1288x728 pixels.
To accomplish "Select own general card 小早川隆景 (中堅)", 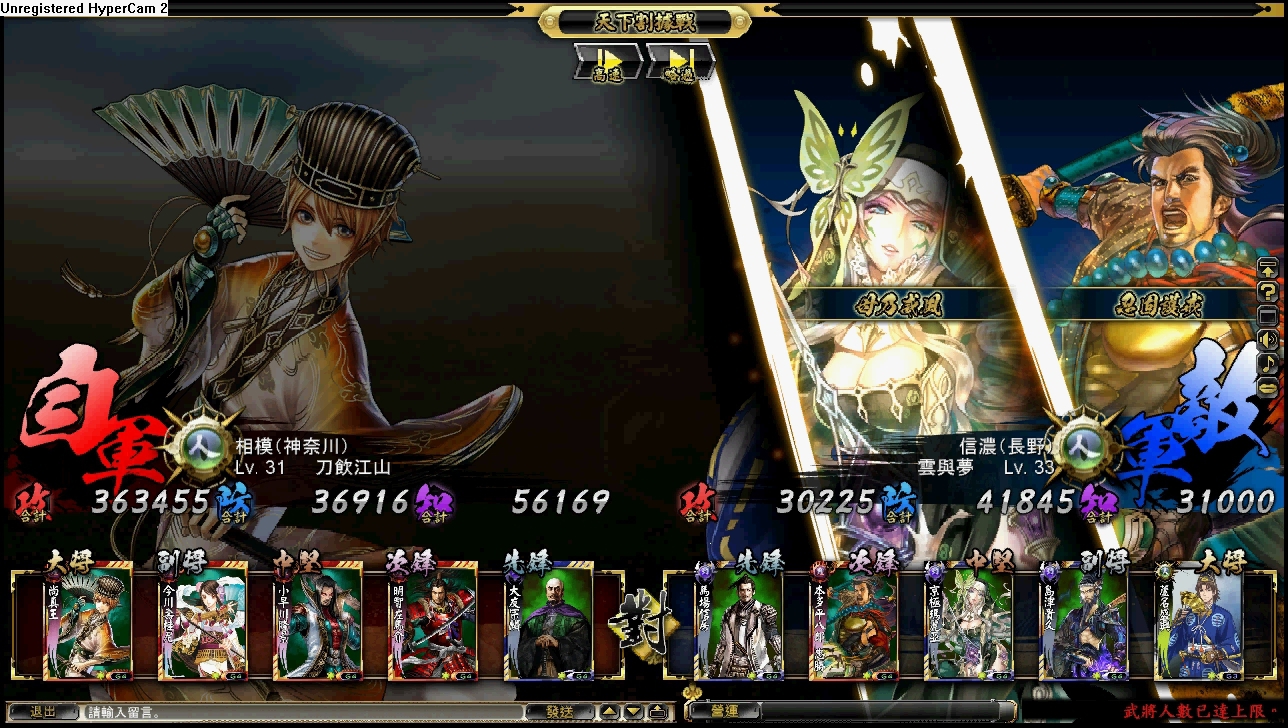I will pos(318,624).
